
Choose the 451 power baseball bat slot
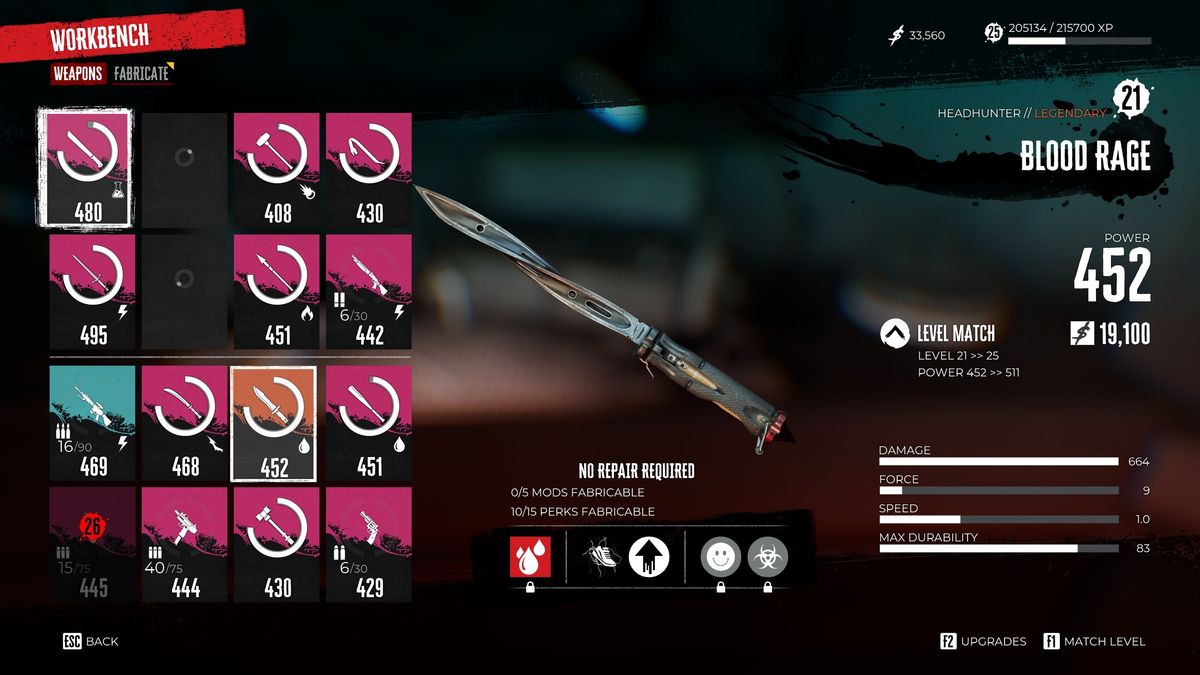369,421
